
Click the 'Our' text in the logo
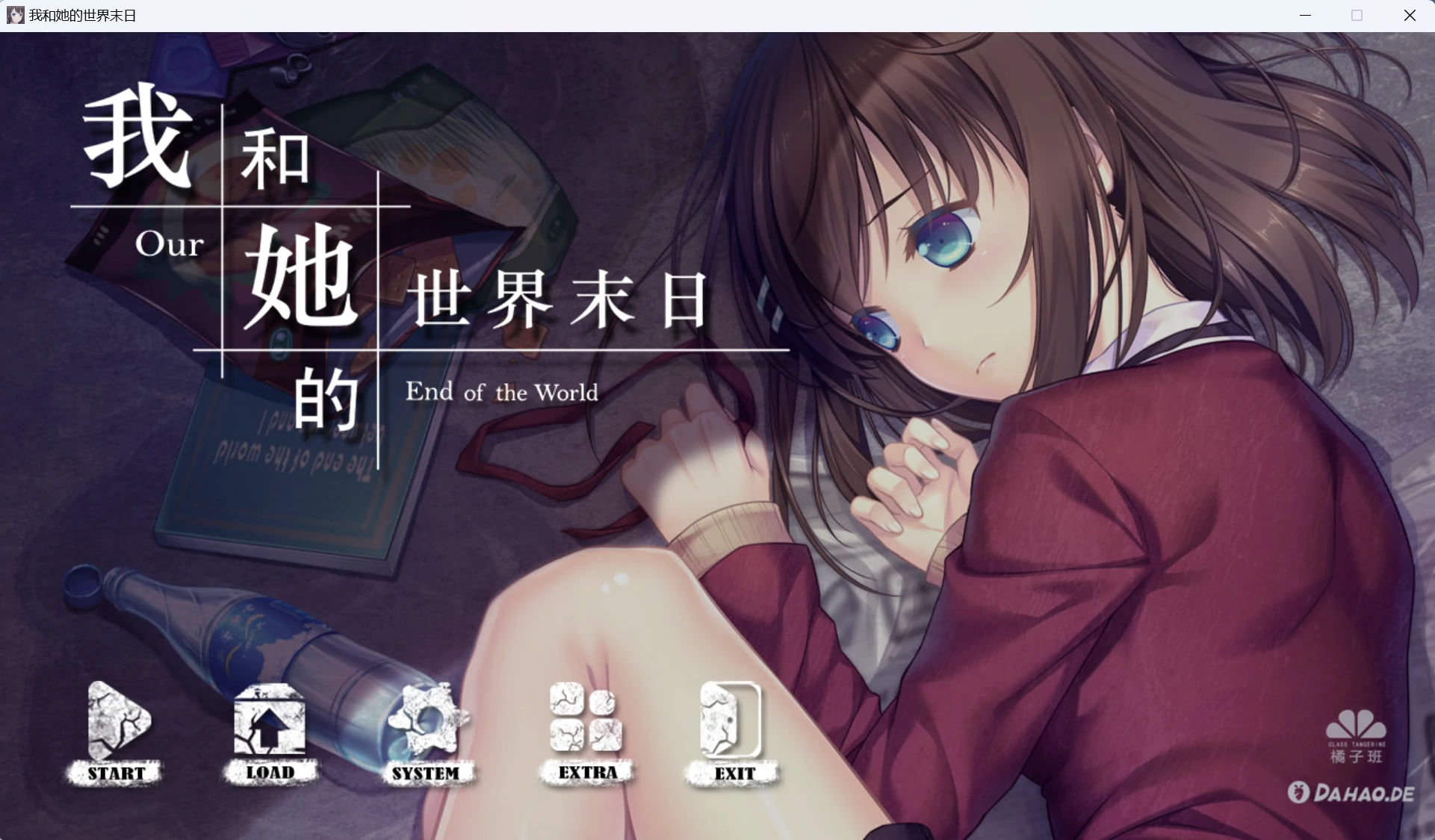pyautogui.click(x=170, y=244)
